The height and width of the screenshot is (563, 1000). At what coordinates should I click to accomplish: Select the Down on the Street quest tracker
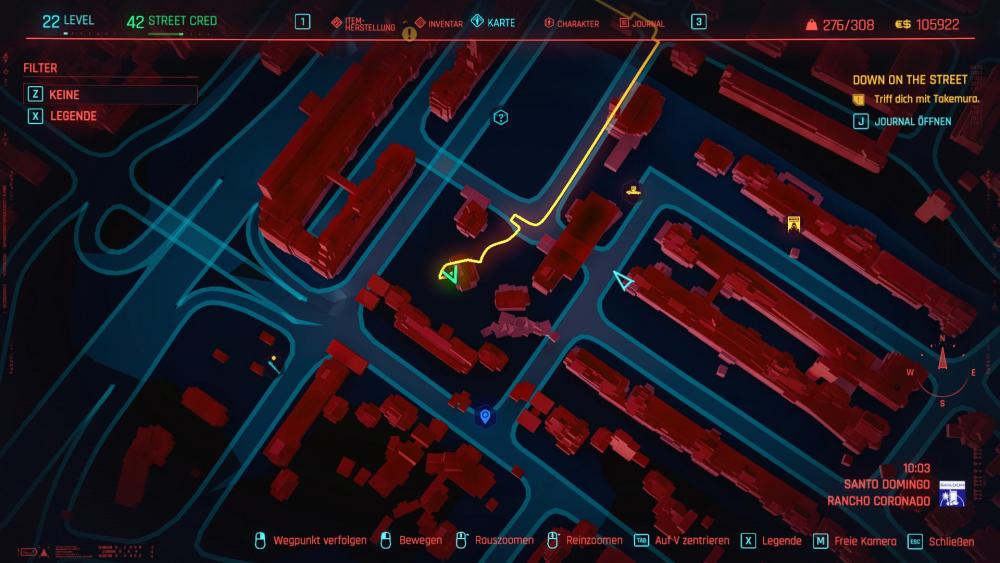(x=909, y=79)
